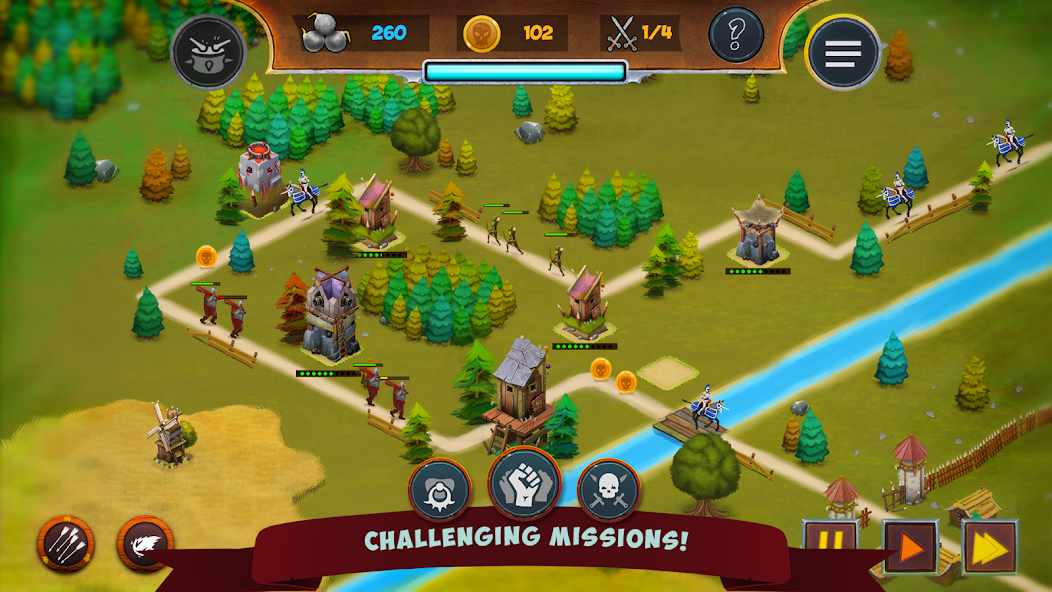Show help with the question mark button
Viewport: 1052px width, 592px height.
coord(736,35)
